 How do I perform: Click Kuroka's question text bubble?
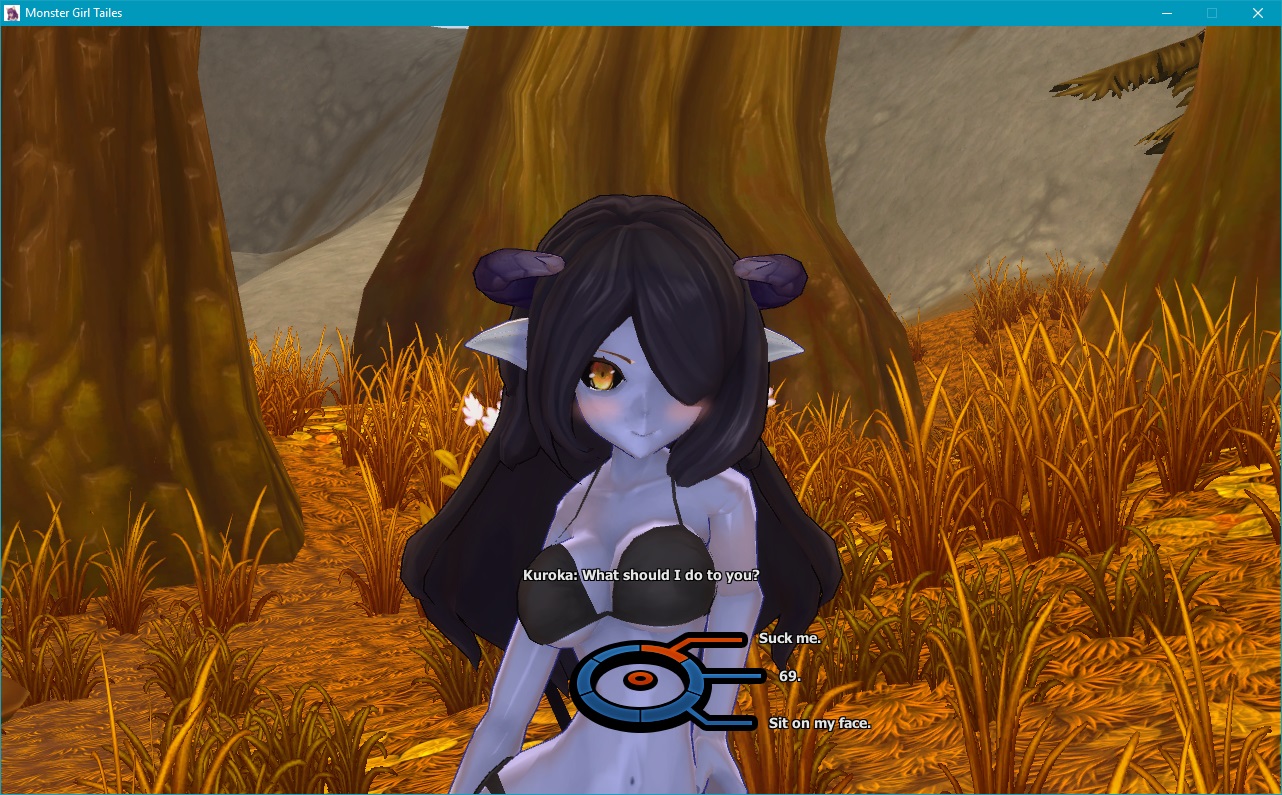641,575
